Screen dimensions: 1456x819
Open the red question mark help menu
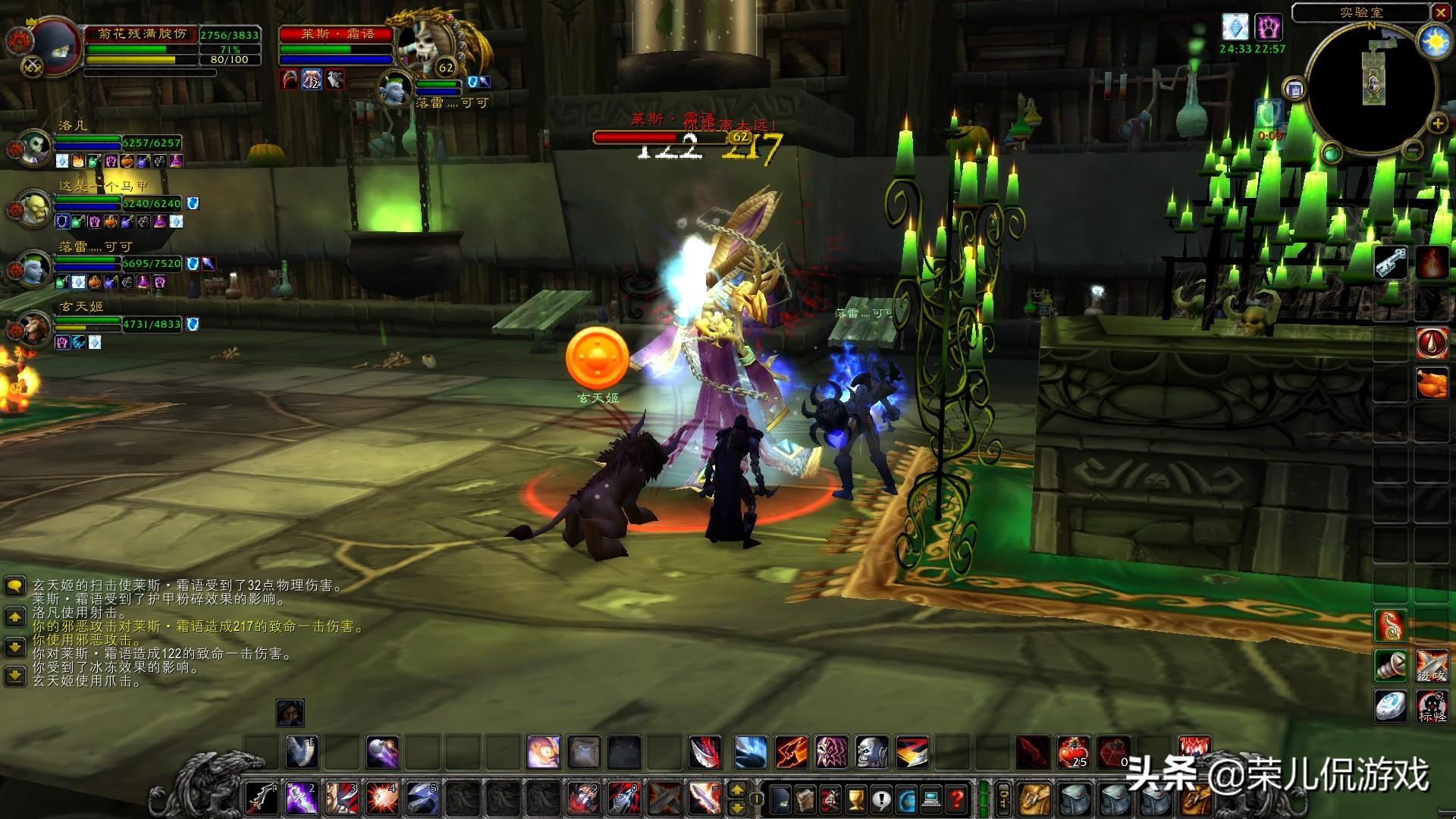(x=957, y=798)
